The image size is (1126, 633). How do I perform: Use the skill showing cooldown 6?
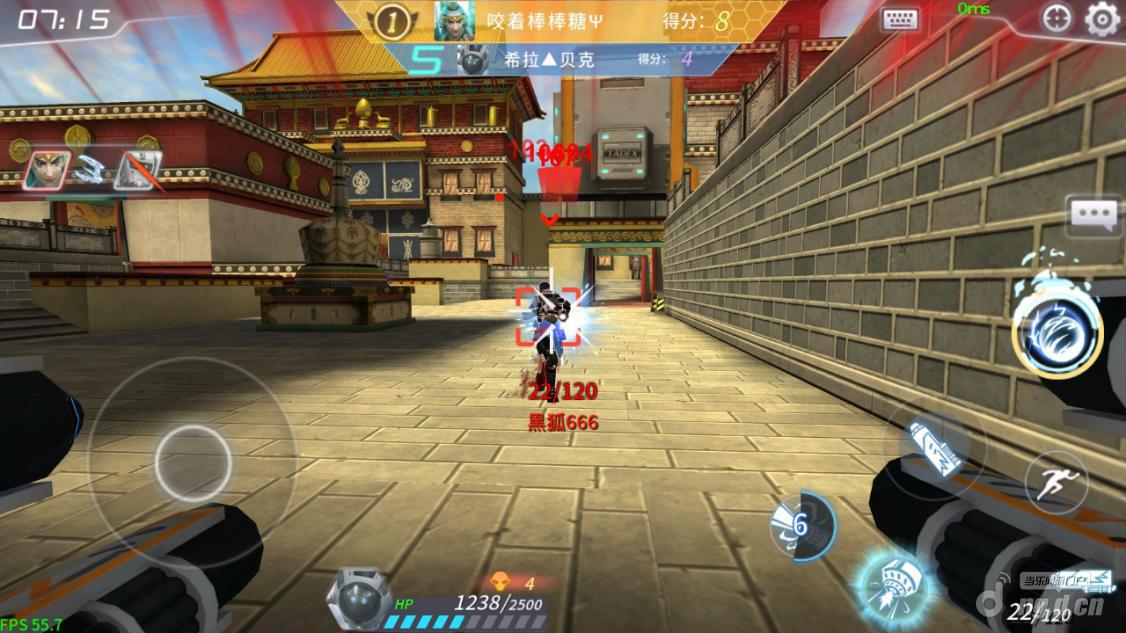coord(803,524)
